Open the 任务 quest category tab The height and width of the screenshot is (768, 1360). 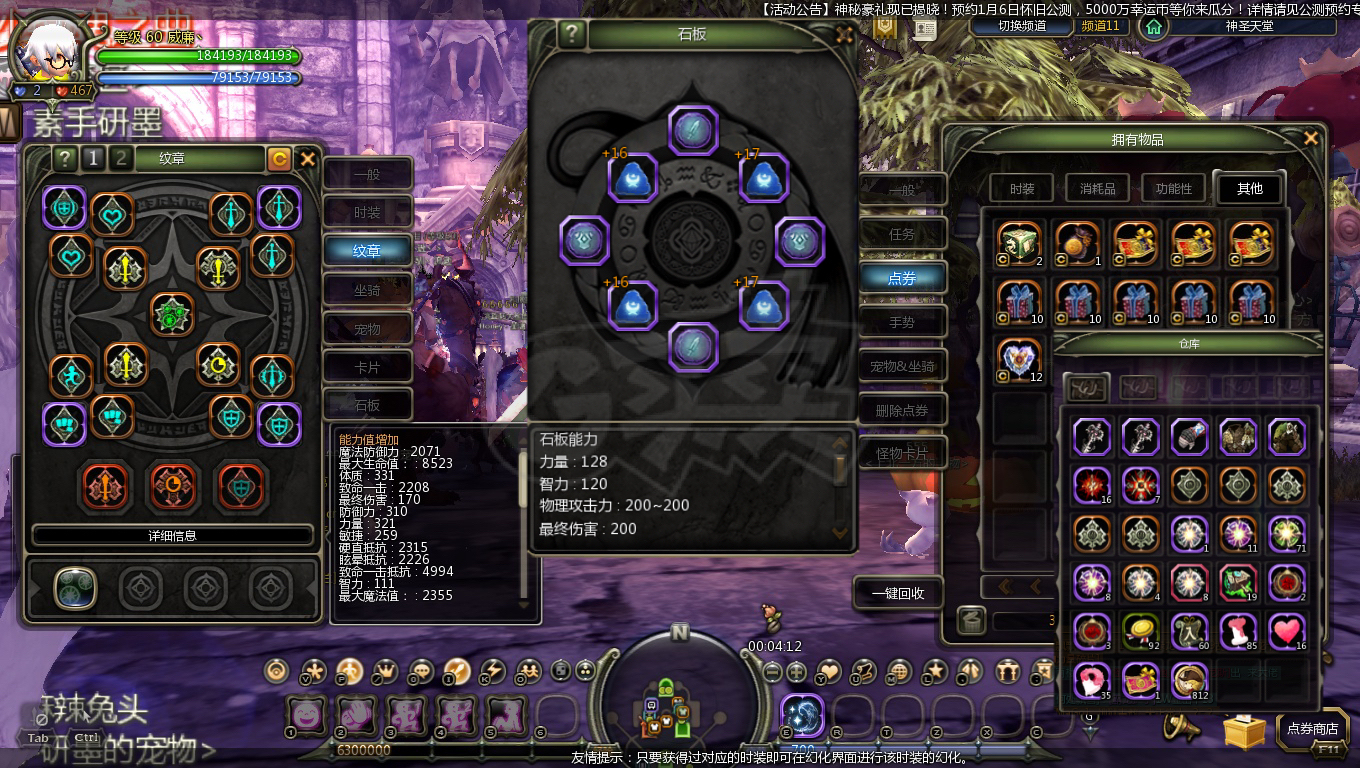coord(902,234)
